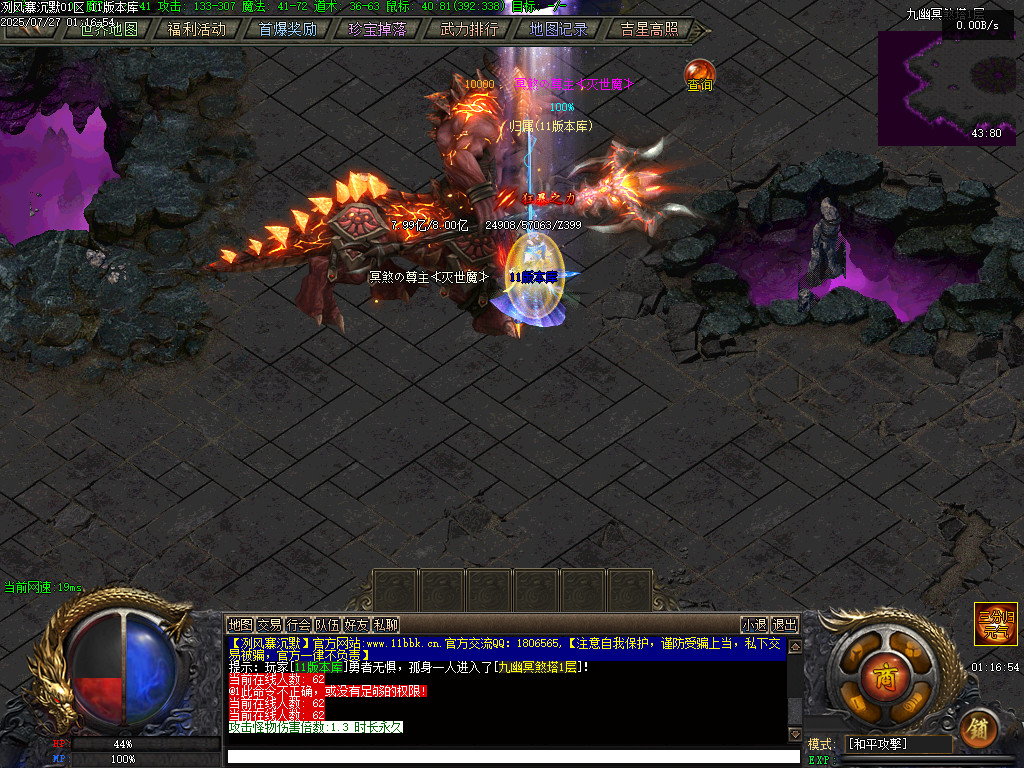Click the 小退 log out button

click(754, 625)
